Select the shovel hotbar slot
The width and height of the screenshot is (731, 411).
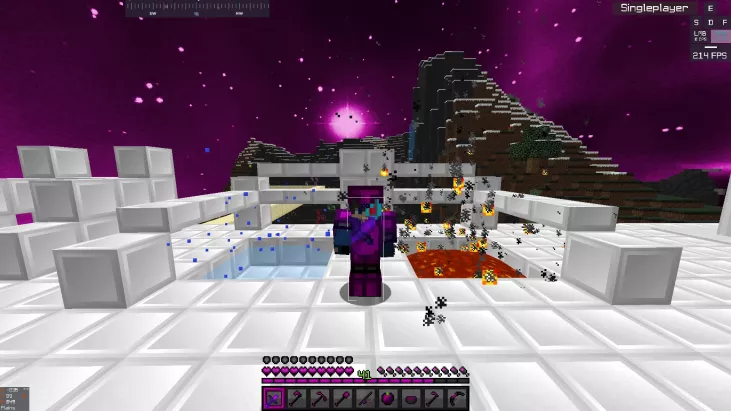click(342, 398)
